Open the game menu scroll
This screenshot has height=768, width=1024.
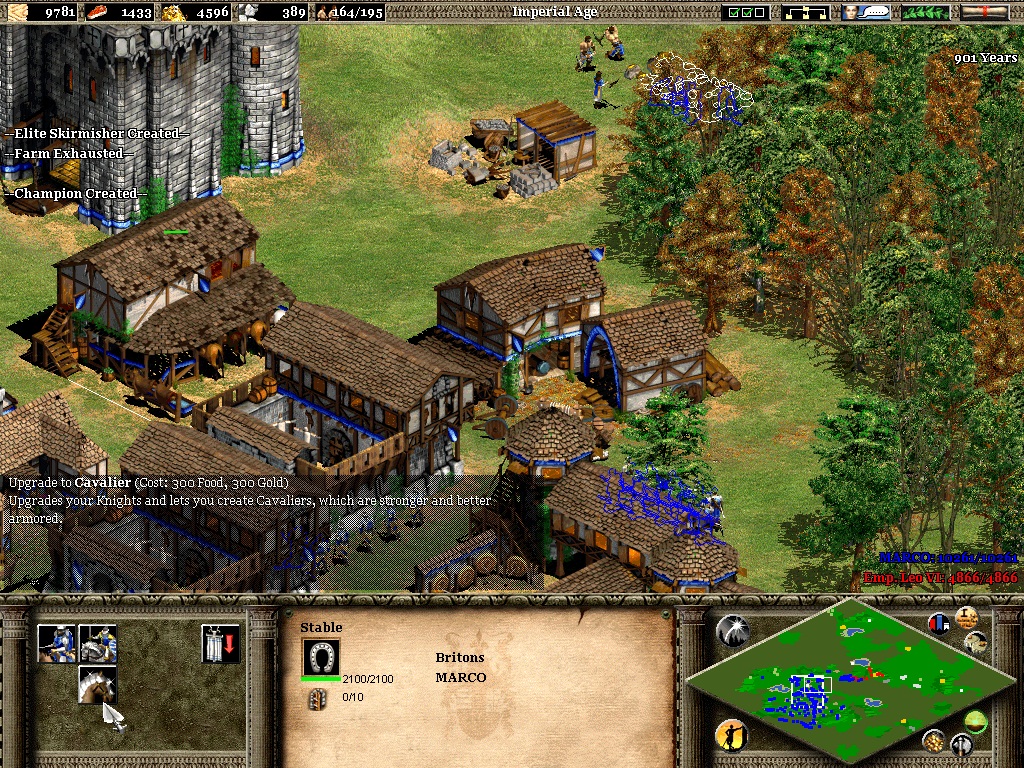coord(984,12)
